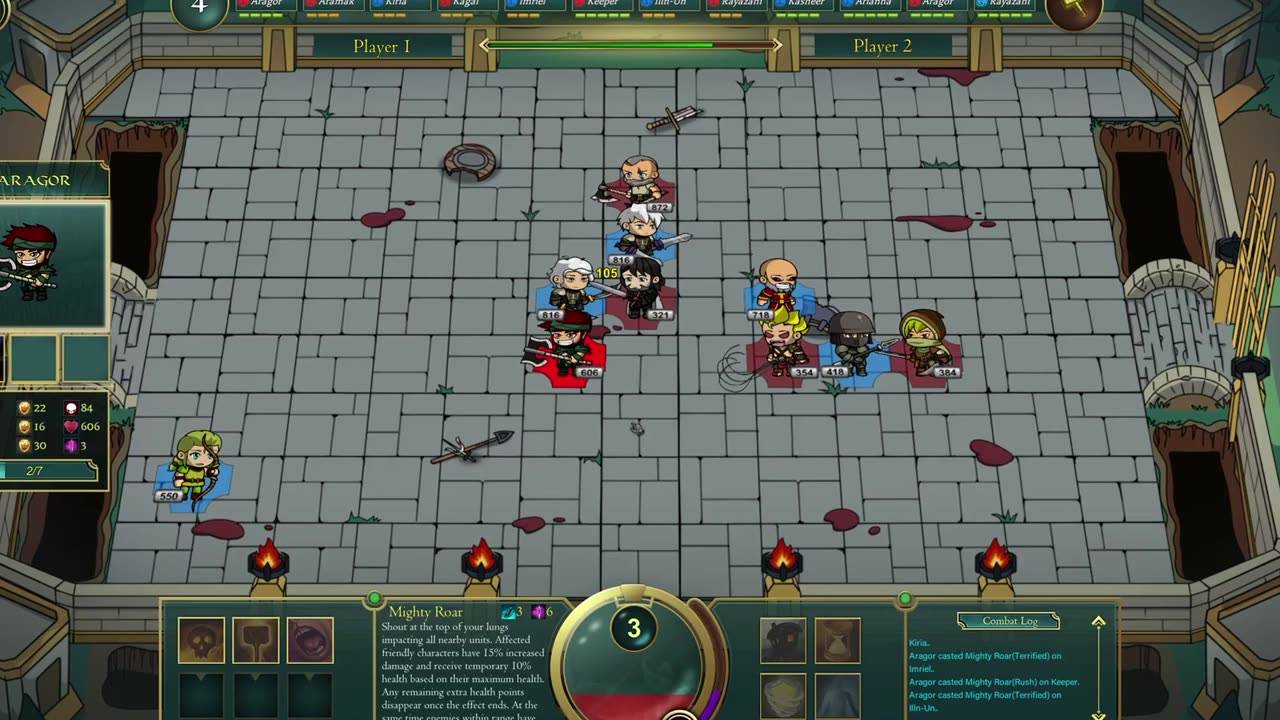Click the Kagai entry in turn order
This screenshot has height=720, width=1280.
pos(464,4)
